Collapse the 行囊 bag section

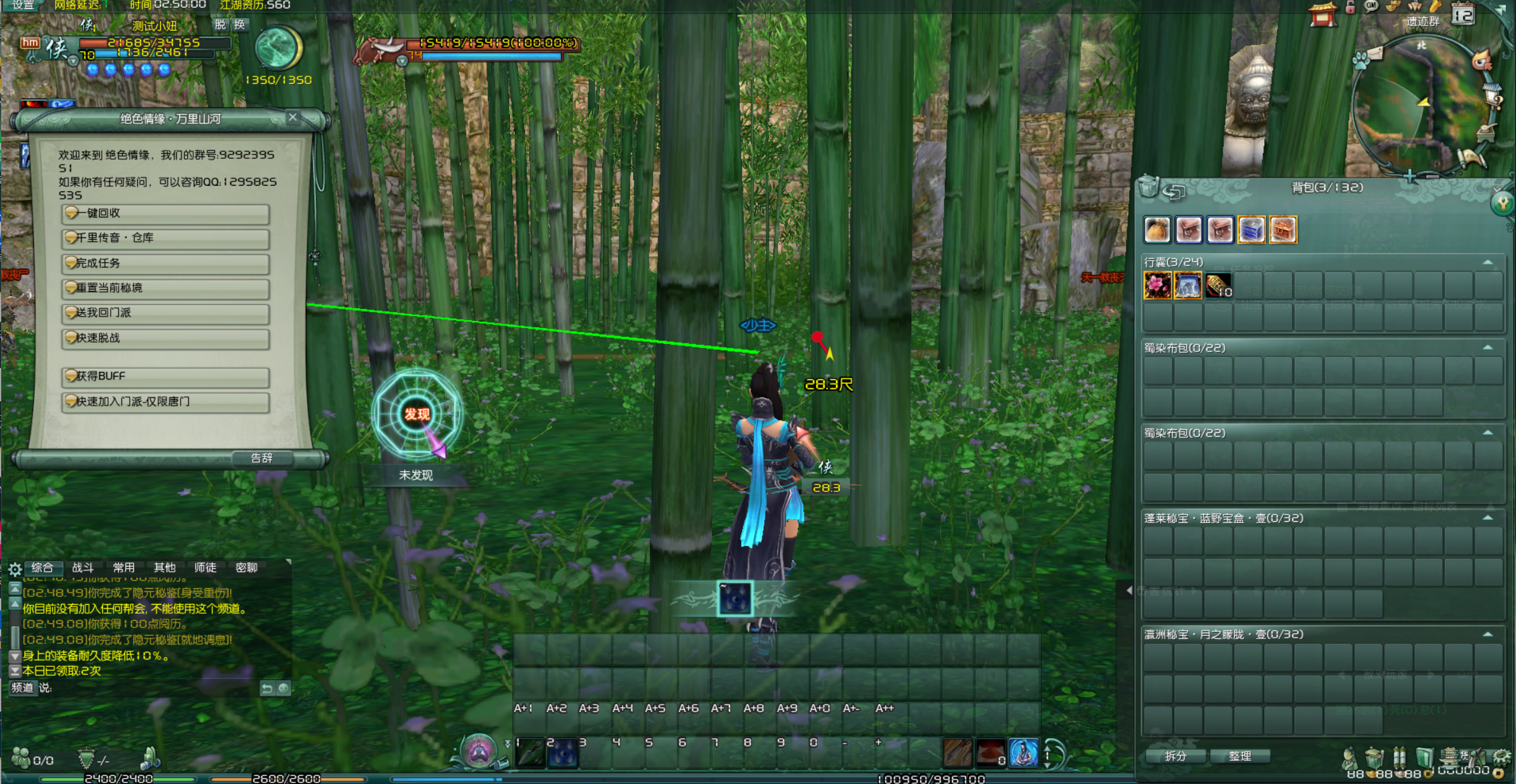[x=1487, y=262]
